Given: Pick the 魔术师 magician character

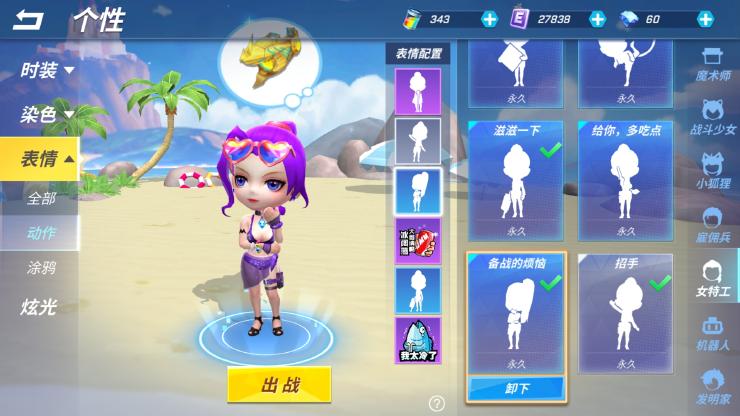Looking at the screenshot, I should pos(714,65).
